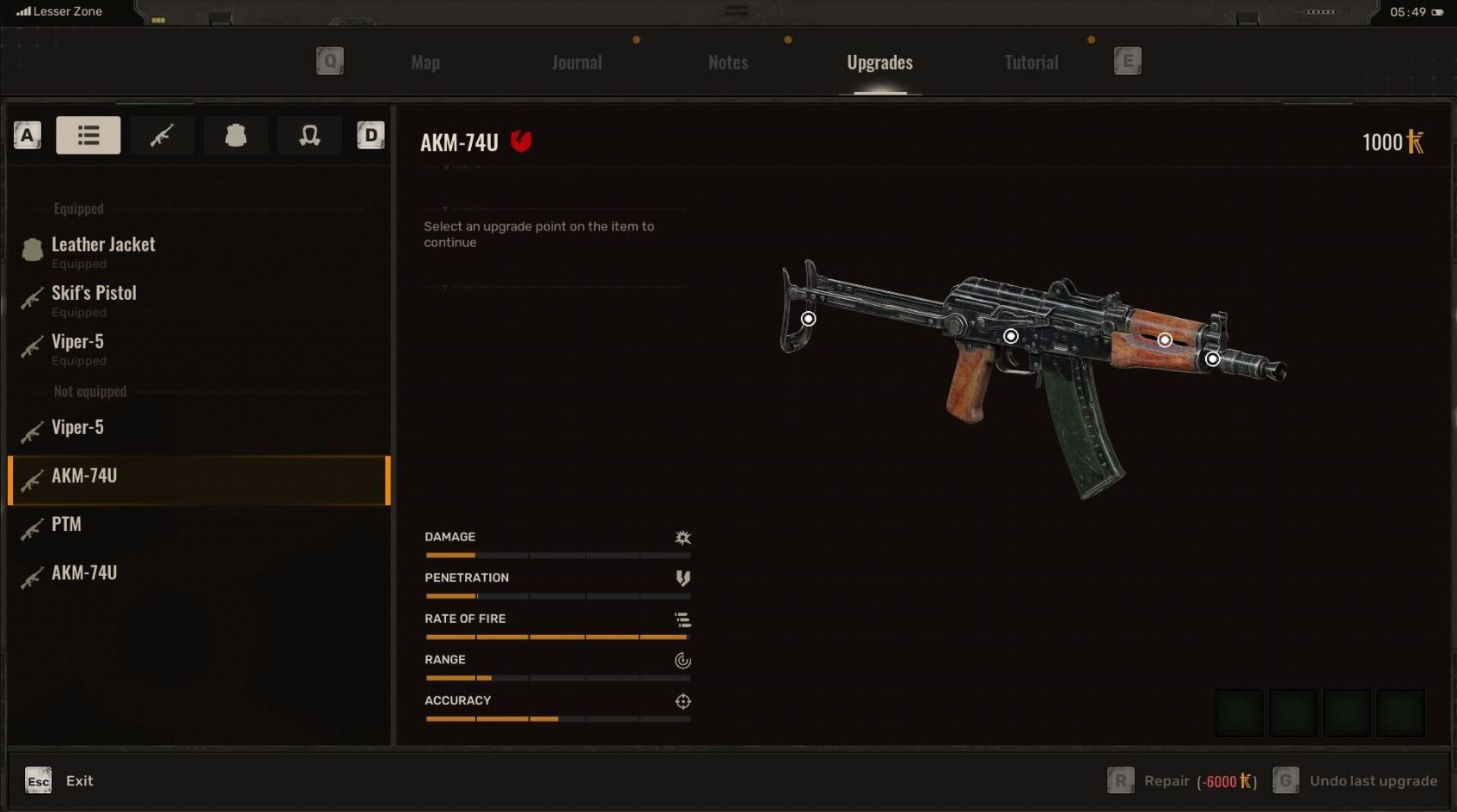This screenshot has width=1457, height=812.
Task: Filter the item list by body armor
Action: [x=236, y=135]
